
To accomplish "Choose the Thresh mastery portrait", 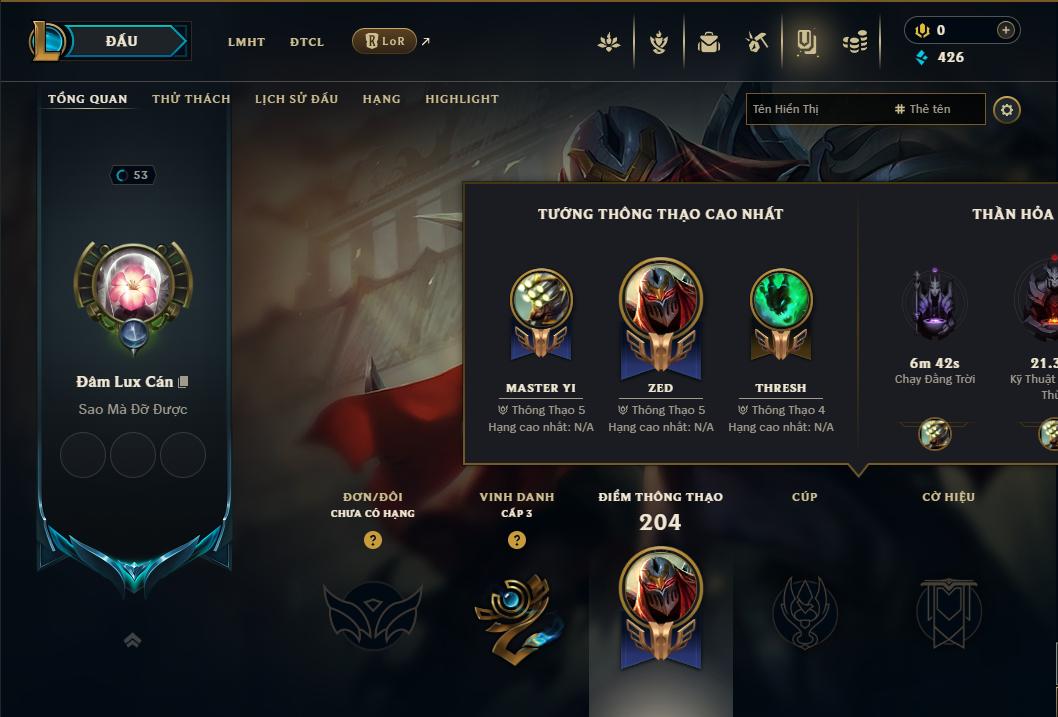I will coord(781,300).
